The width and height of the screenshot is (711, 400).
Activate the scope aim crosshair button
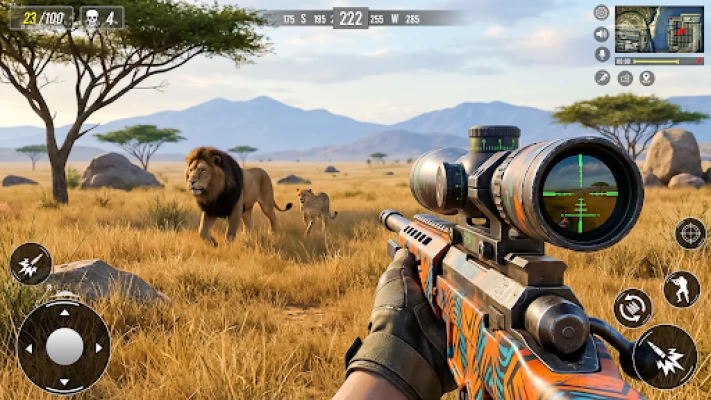coord(690,233)
